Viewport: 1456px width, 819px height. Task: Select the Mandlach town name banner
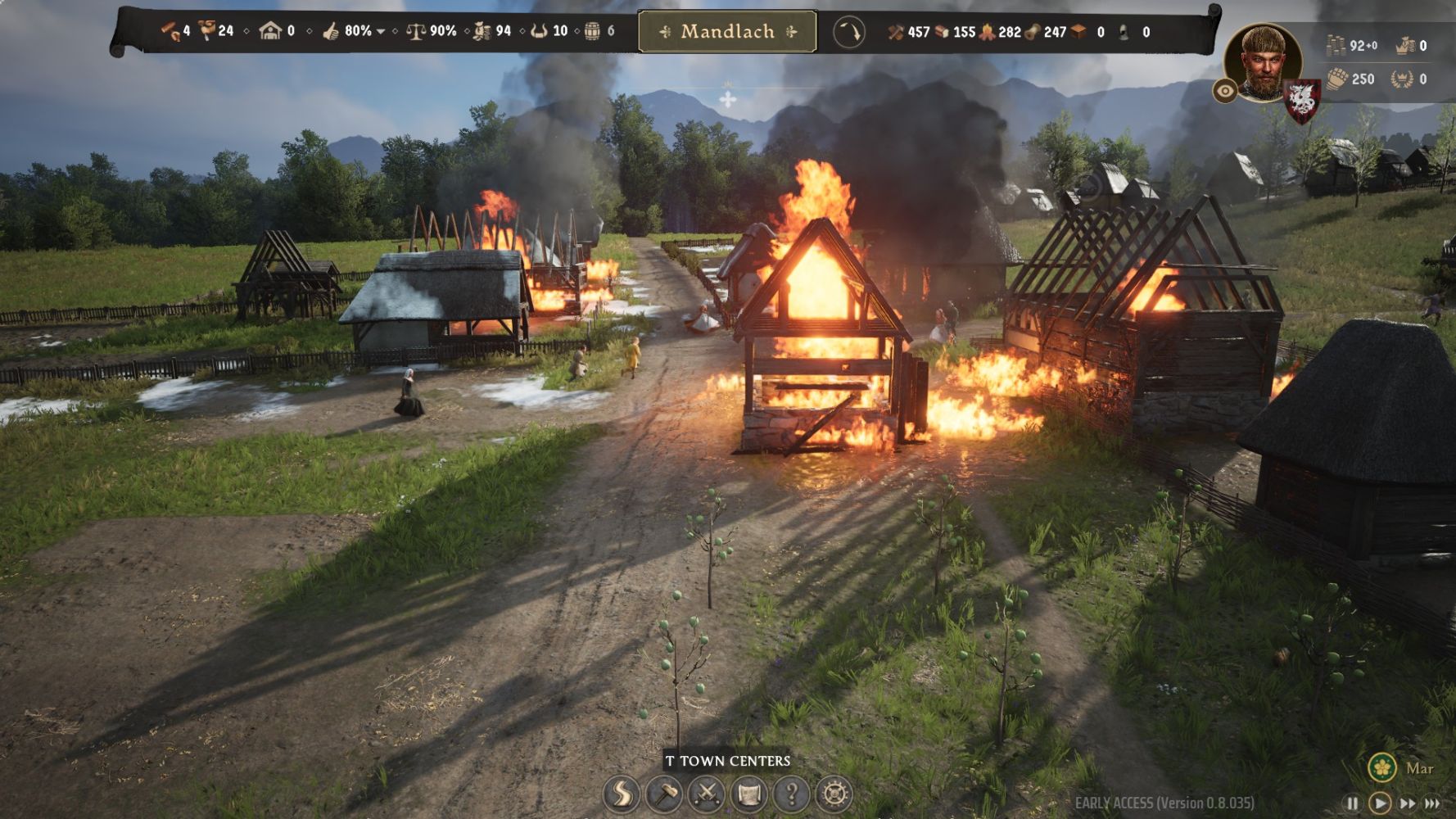click(727, 32)
